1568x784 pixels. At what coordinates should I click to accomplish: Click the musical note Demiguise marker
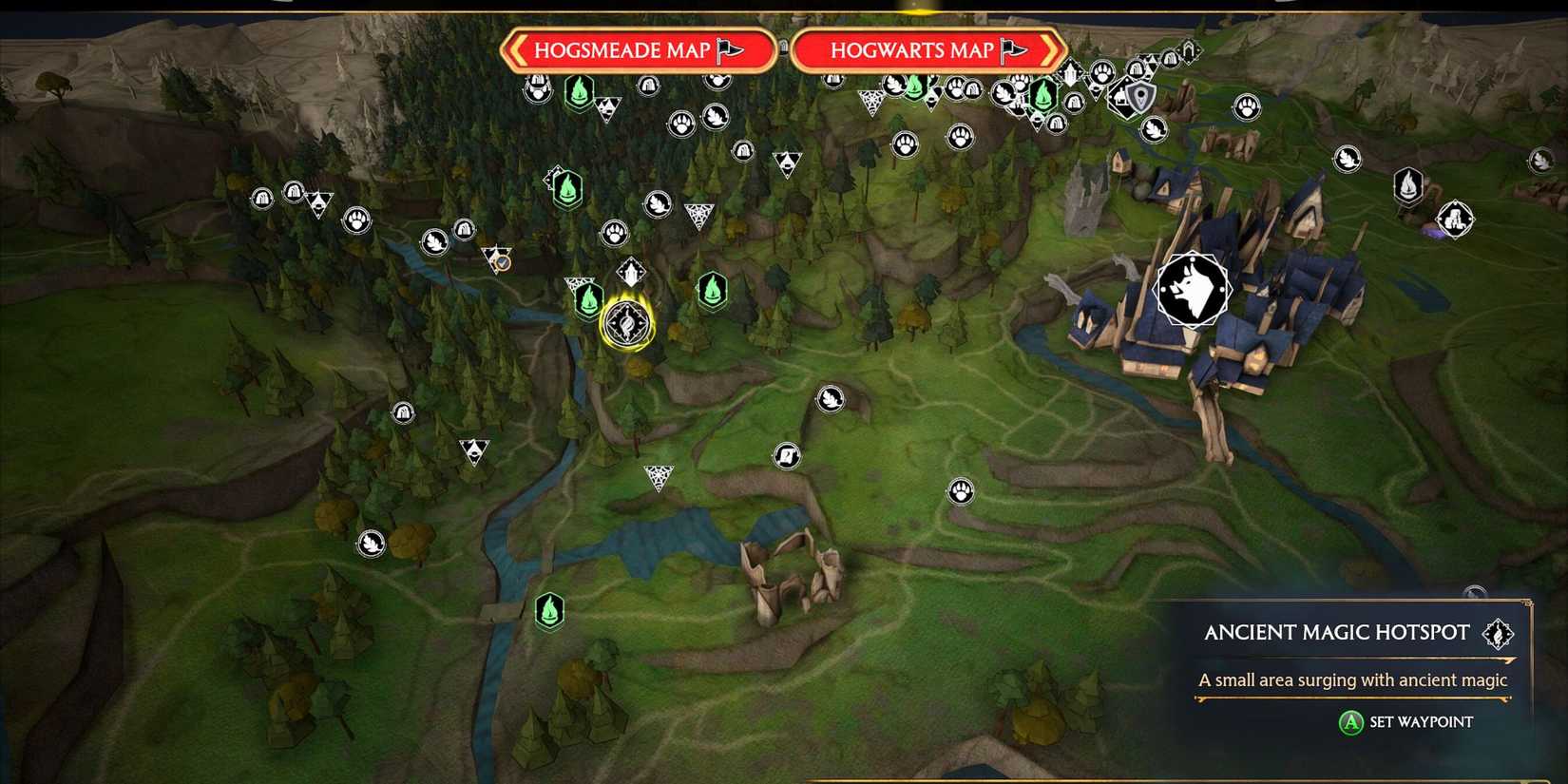[785, 456]
